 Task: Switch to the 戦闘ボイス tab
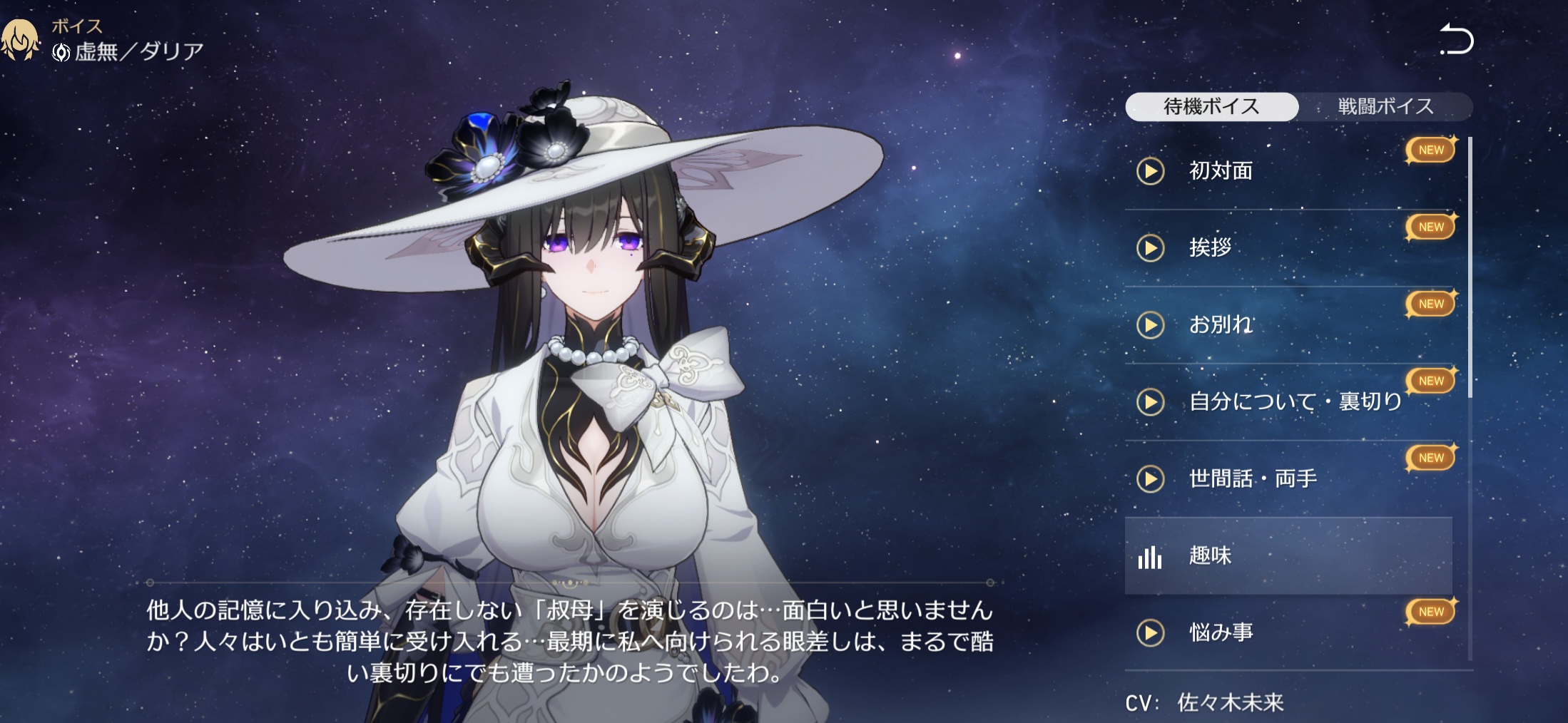point(1385,107)
